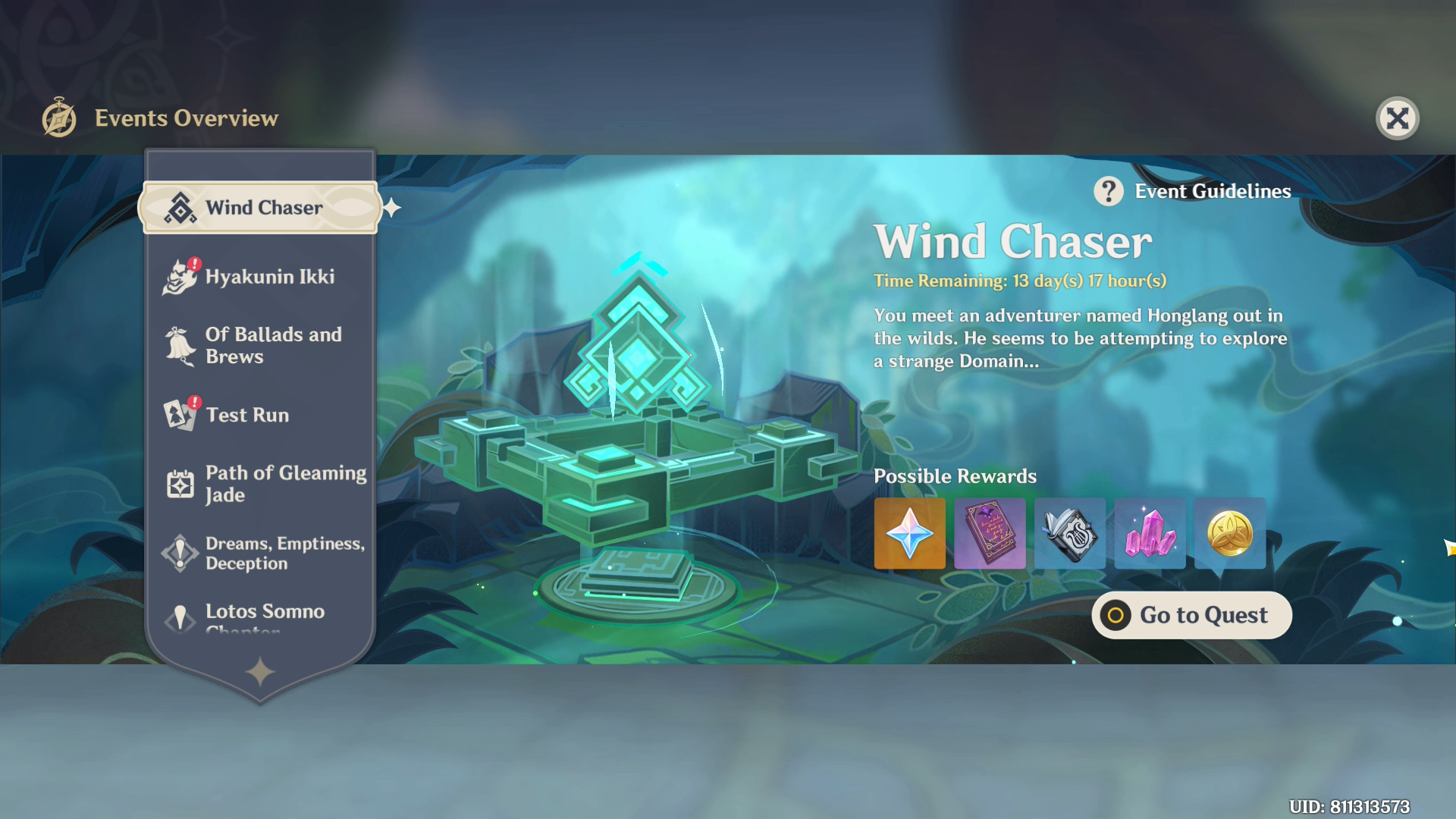Click the Test Run cards icon
1456x819 pixels.
[179, 415]
